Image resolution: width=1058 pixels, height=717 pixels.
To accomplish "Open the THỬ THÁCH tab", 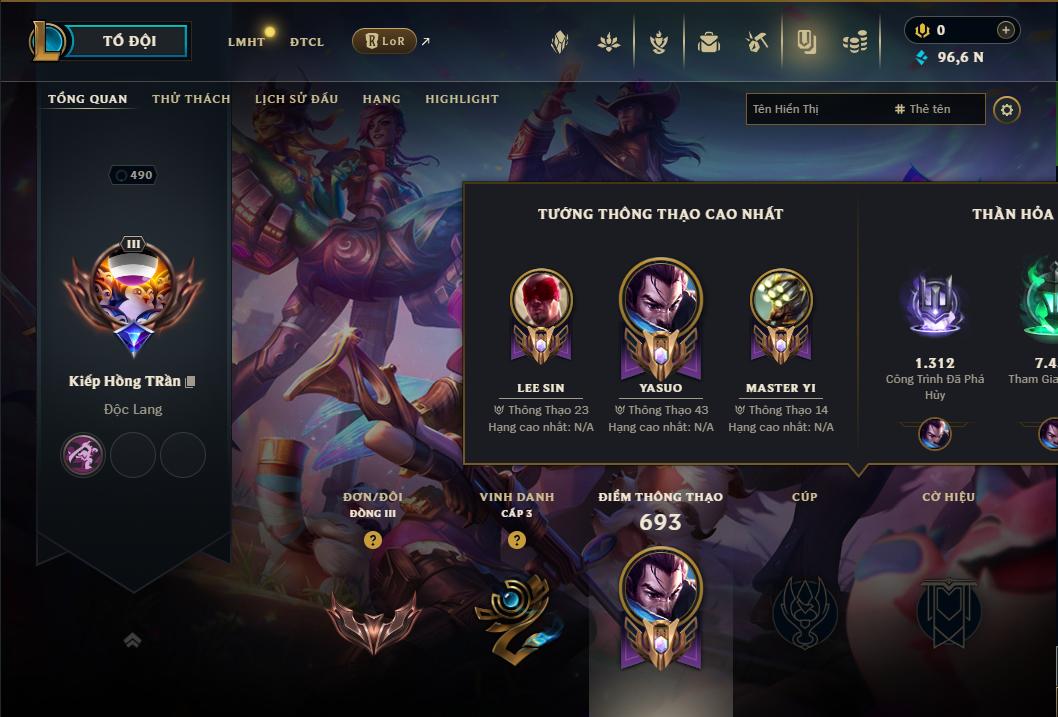I will [191, 99].
